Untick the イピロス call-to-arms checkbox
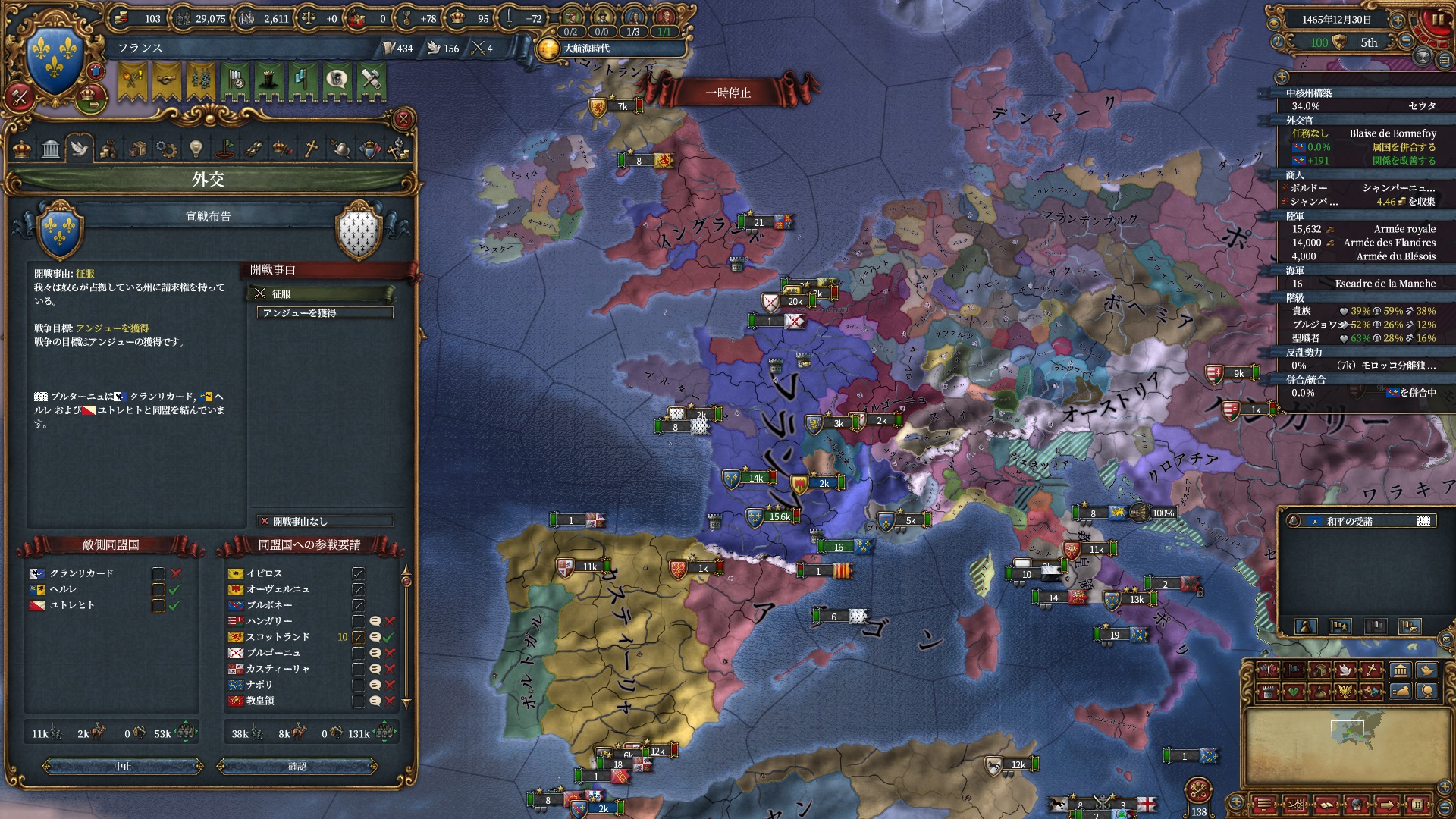 point(358,573)
